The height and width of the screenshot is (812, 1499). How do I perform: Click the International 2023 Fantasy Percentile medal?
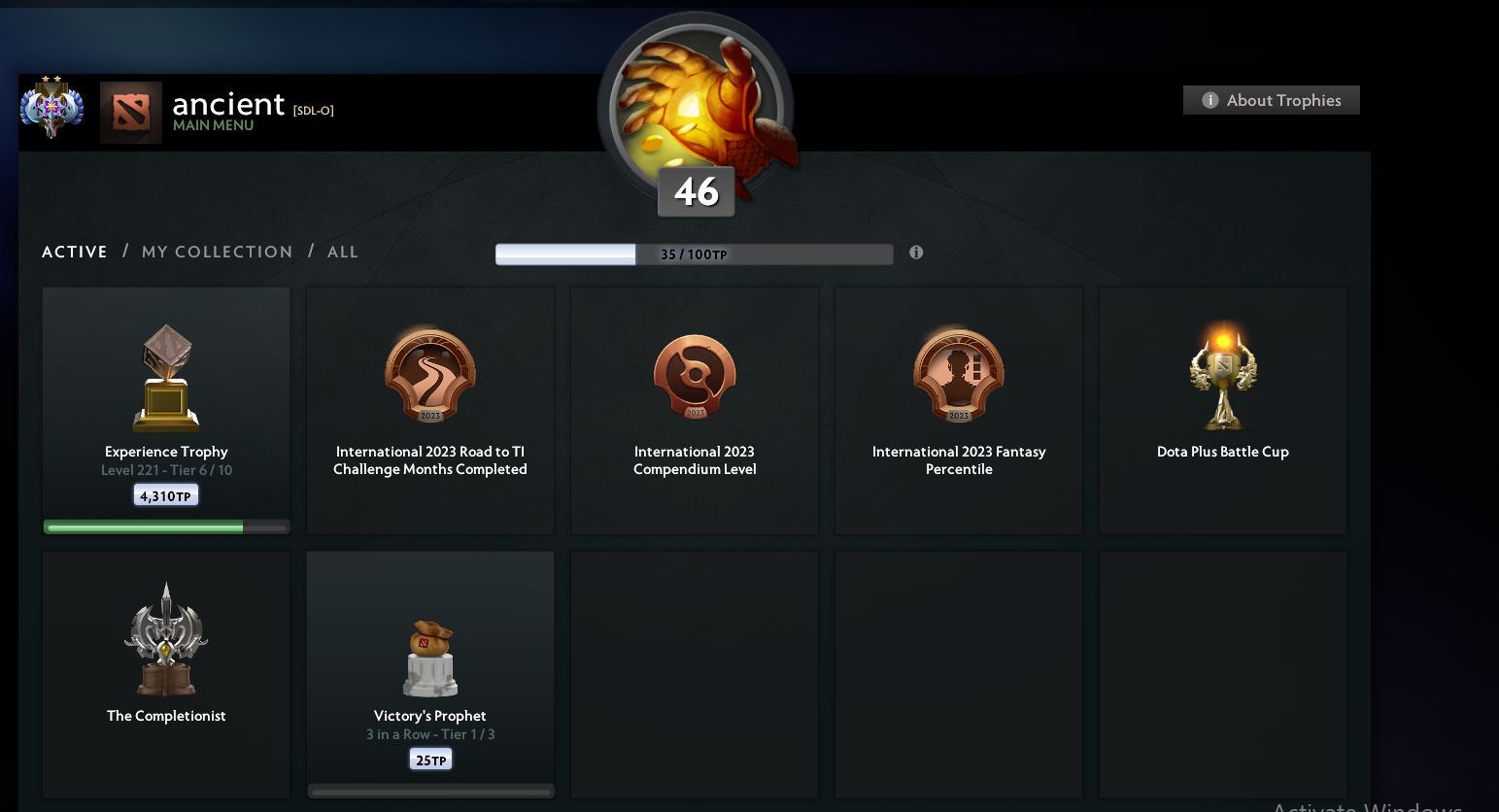958,377
